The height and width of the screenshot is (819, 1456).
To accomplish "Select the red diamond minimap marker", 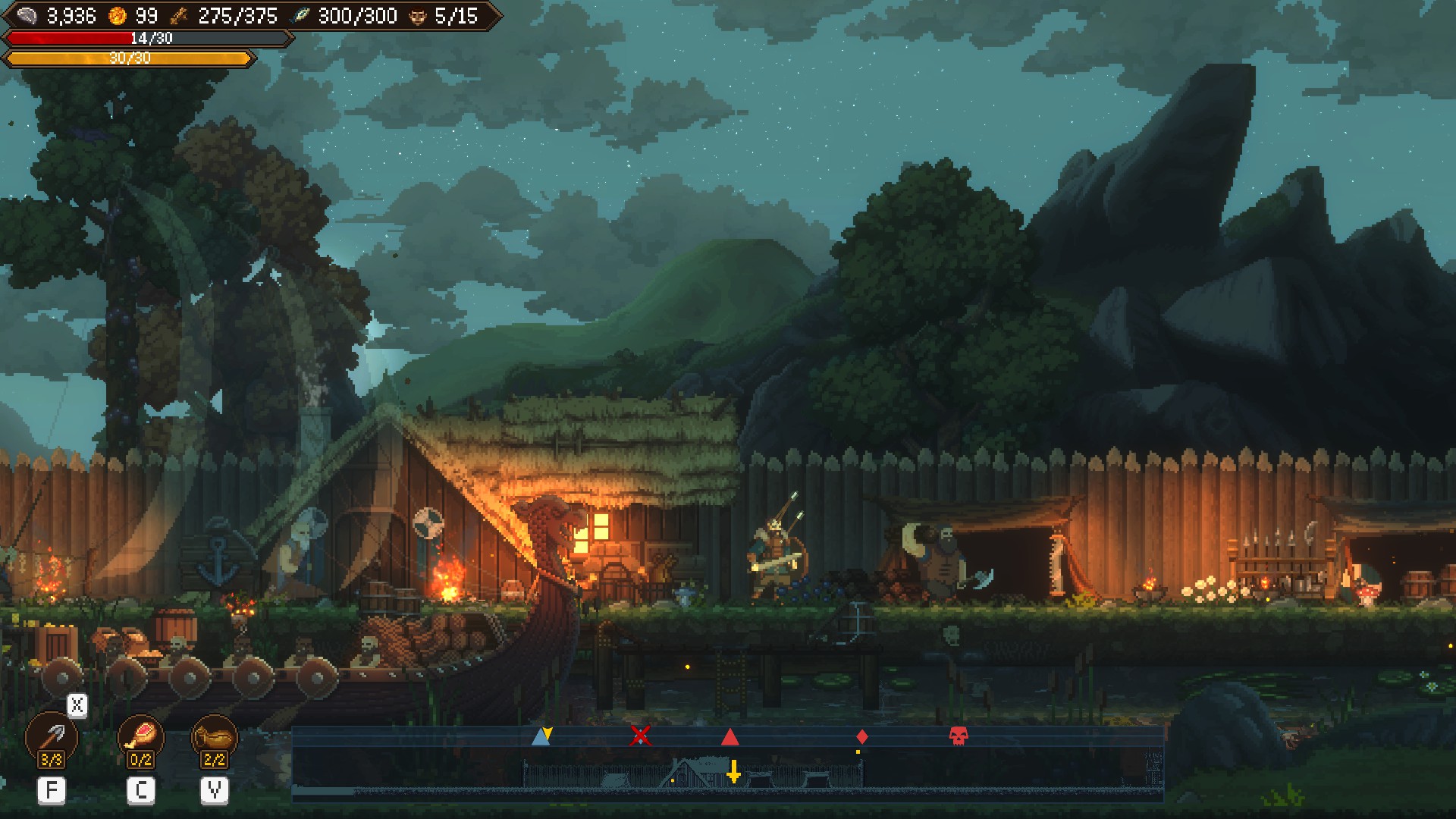I will click(861, 736).
